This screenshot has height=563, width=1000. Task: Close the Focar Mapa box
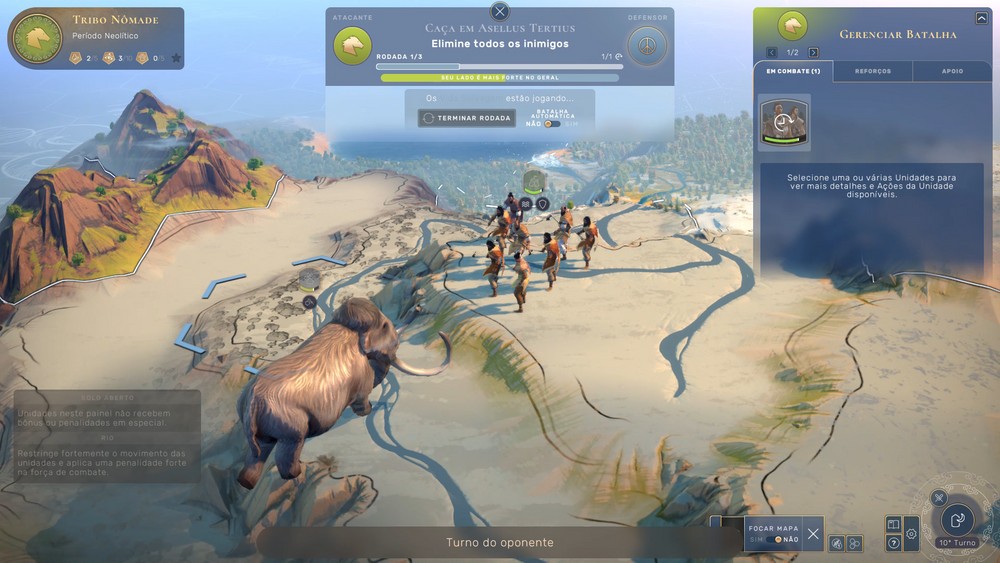(813, 534)
